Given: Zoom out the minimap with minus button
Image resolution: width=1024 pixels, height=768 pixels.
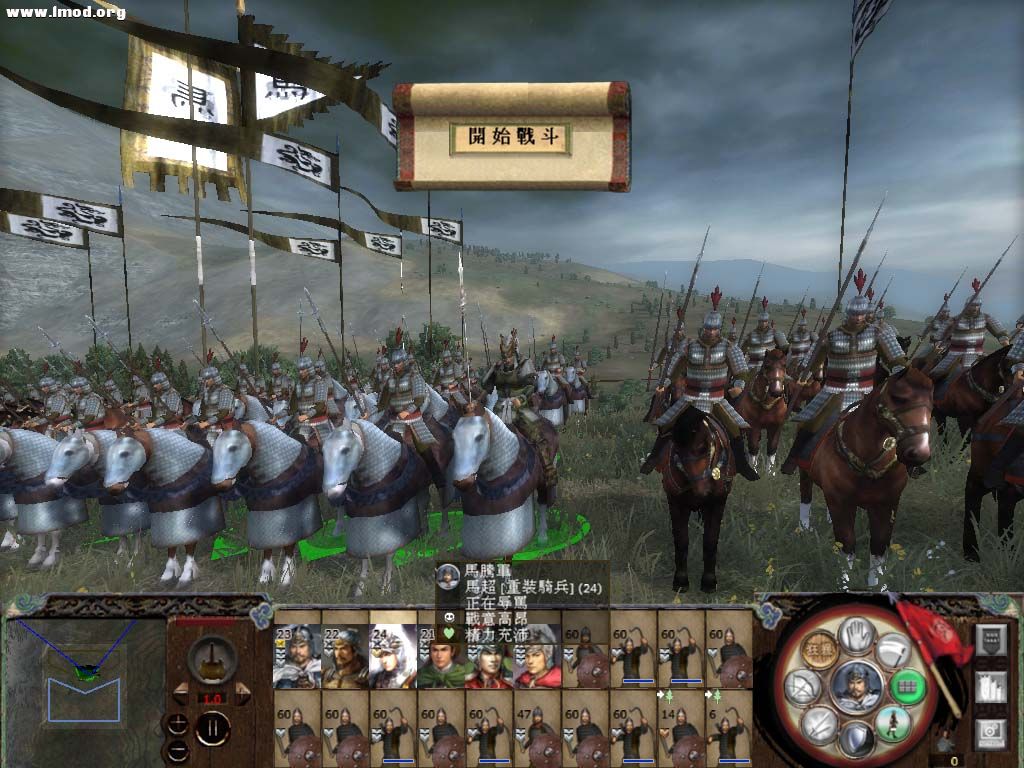Looking at the screenshot, I should (x=177, y=751).
